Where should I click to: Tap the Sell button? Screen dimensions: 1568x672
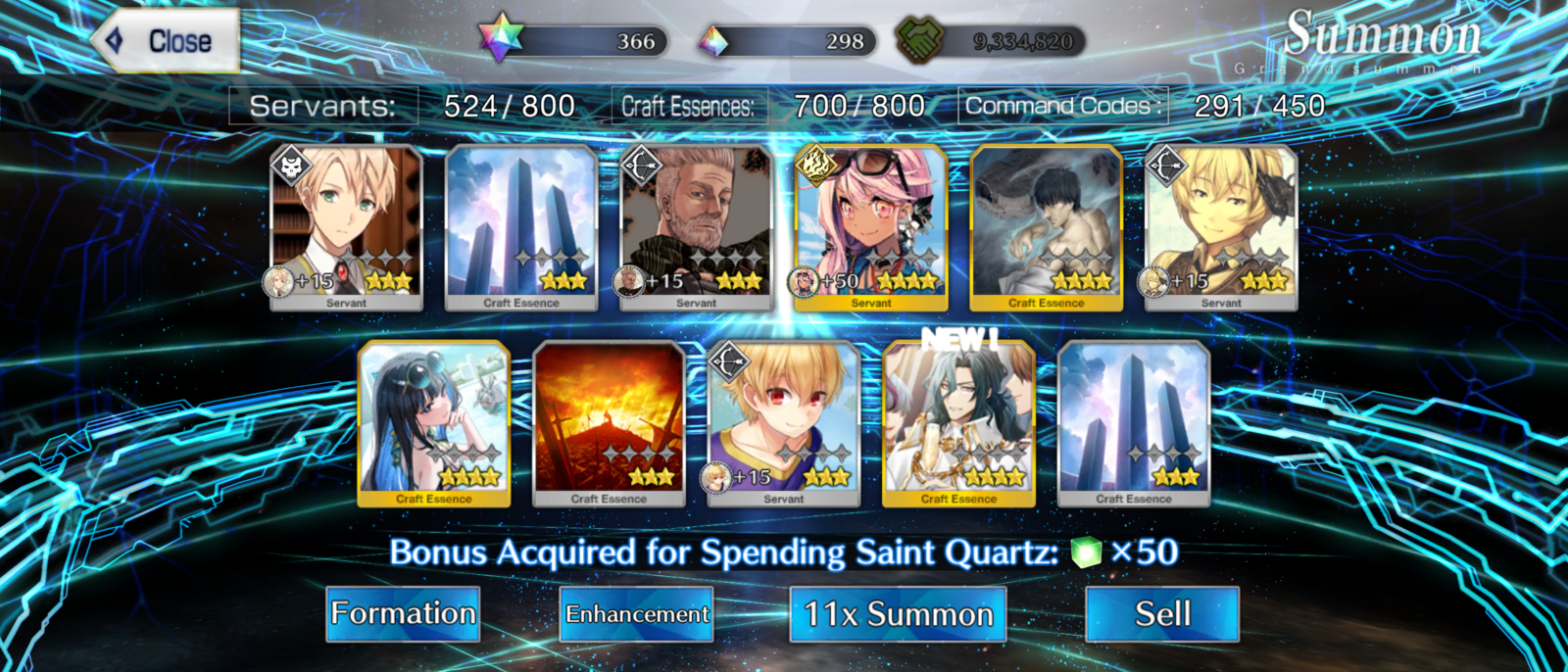[1162, 614]
